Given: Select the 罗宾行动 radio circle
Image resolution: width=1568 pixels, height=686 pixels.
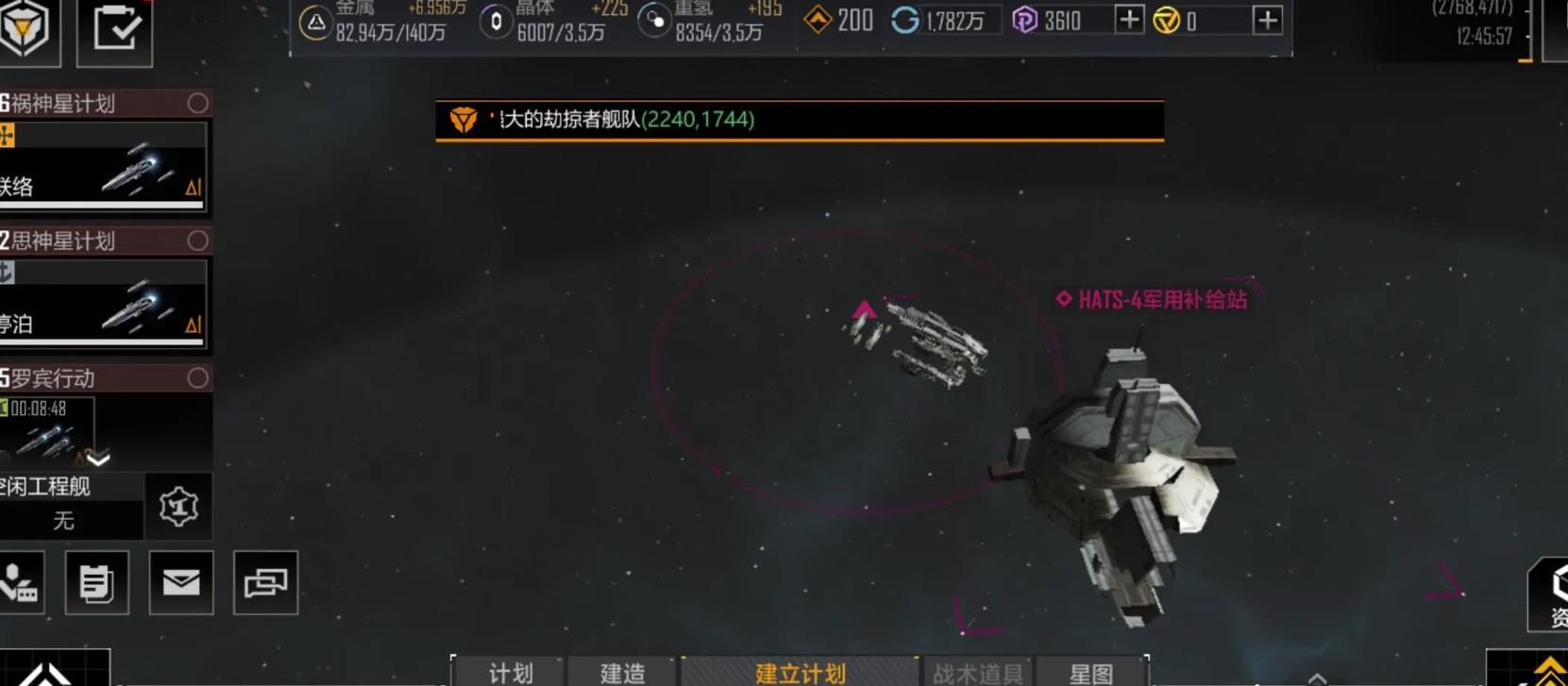Looking at the screenshot, I should 198,377.
